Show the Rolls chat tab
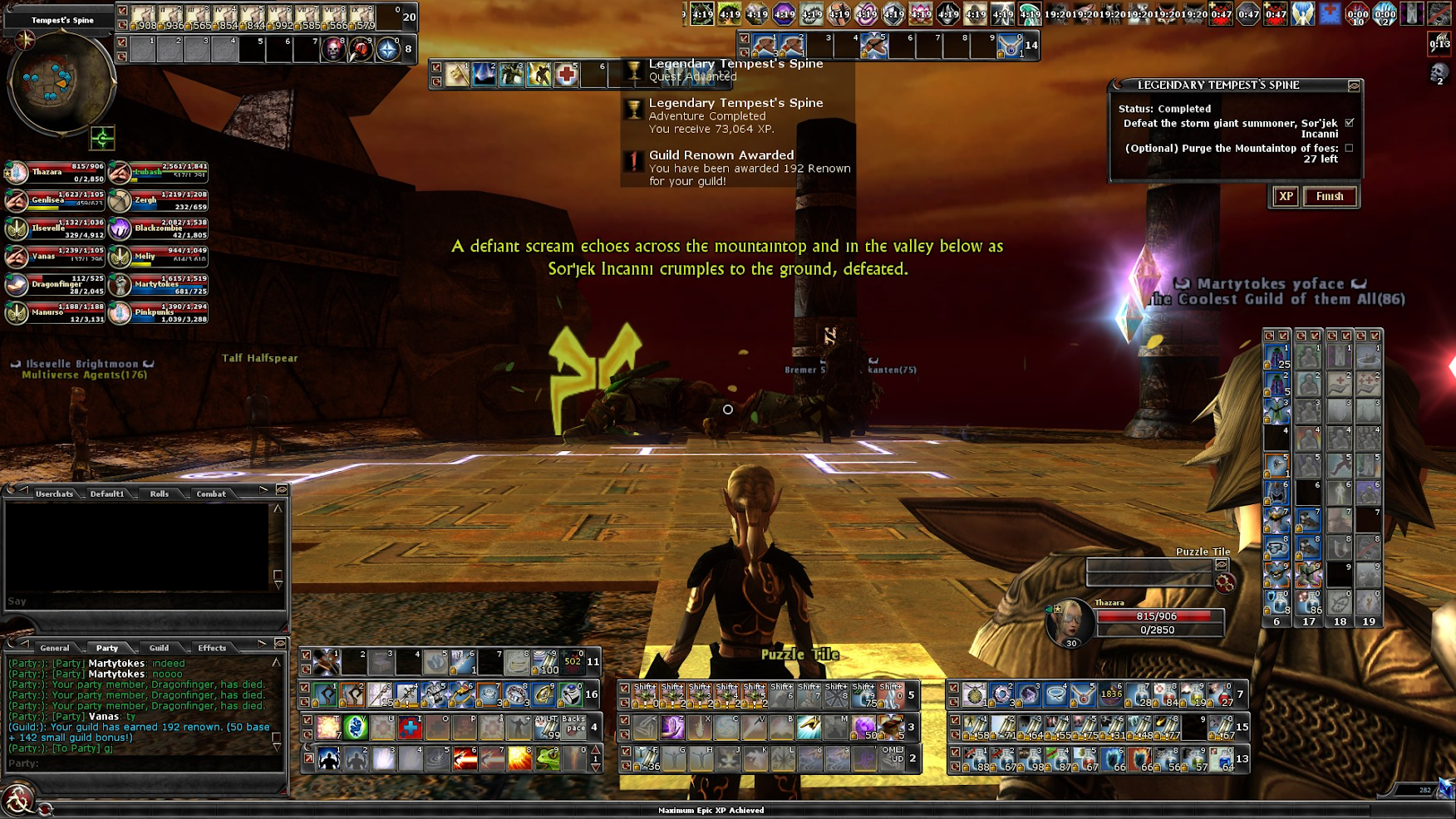This screenshot has height=819, width=1456. 159,494
